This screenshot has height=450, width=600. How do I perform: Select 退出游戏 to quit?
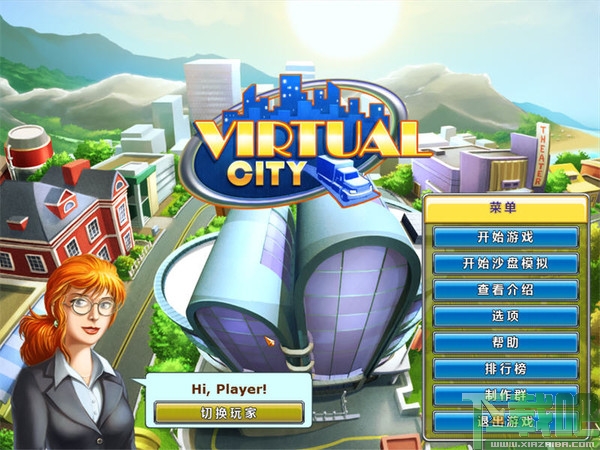(x=505, y=421)
